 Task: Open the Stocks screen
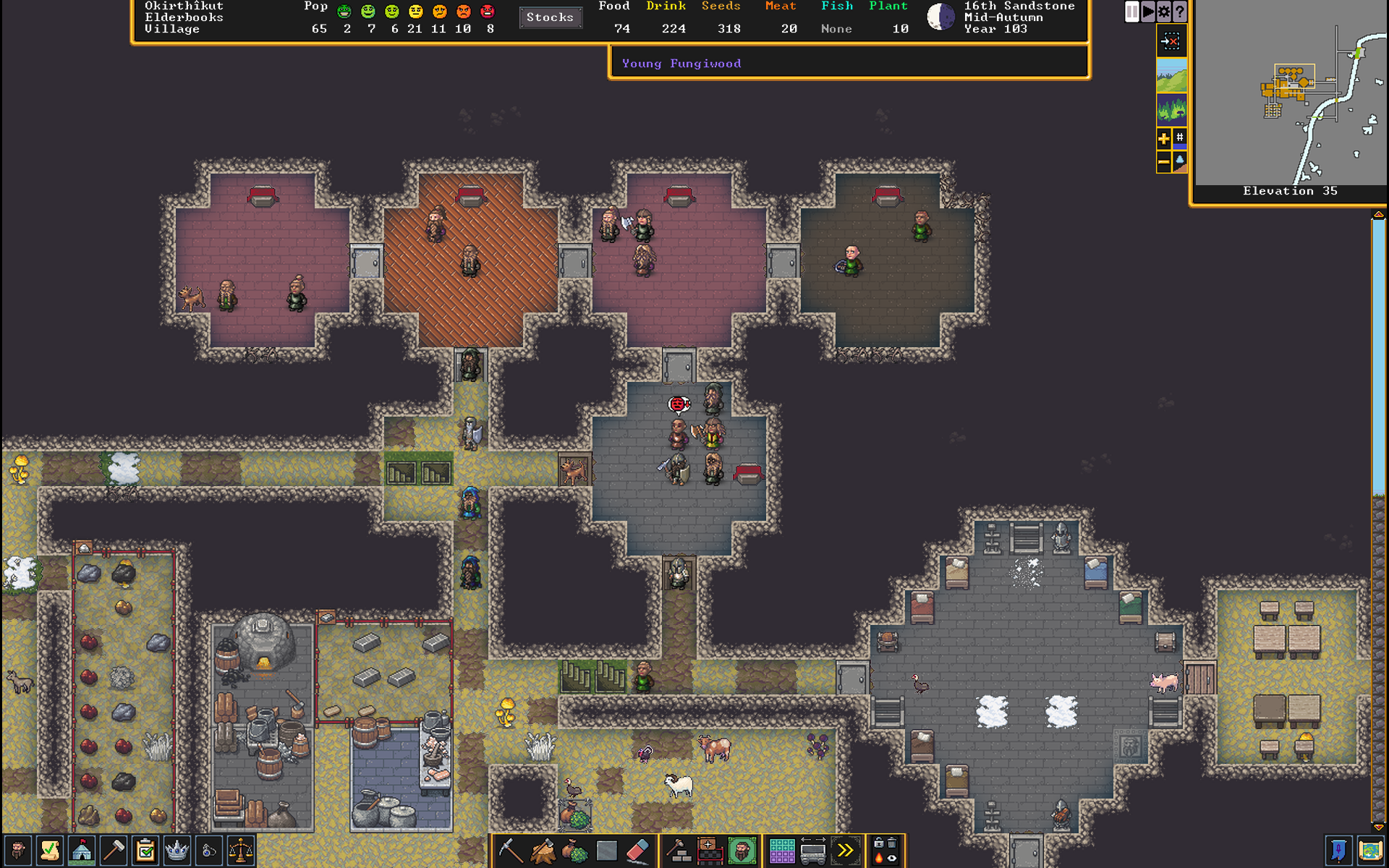point(550,17)
